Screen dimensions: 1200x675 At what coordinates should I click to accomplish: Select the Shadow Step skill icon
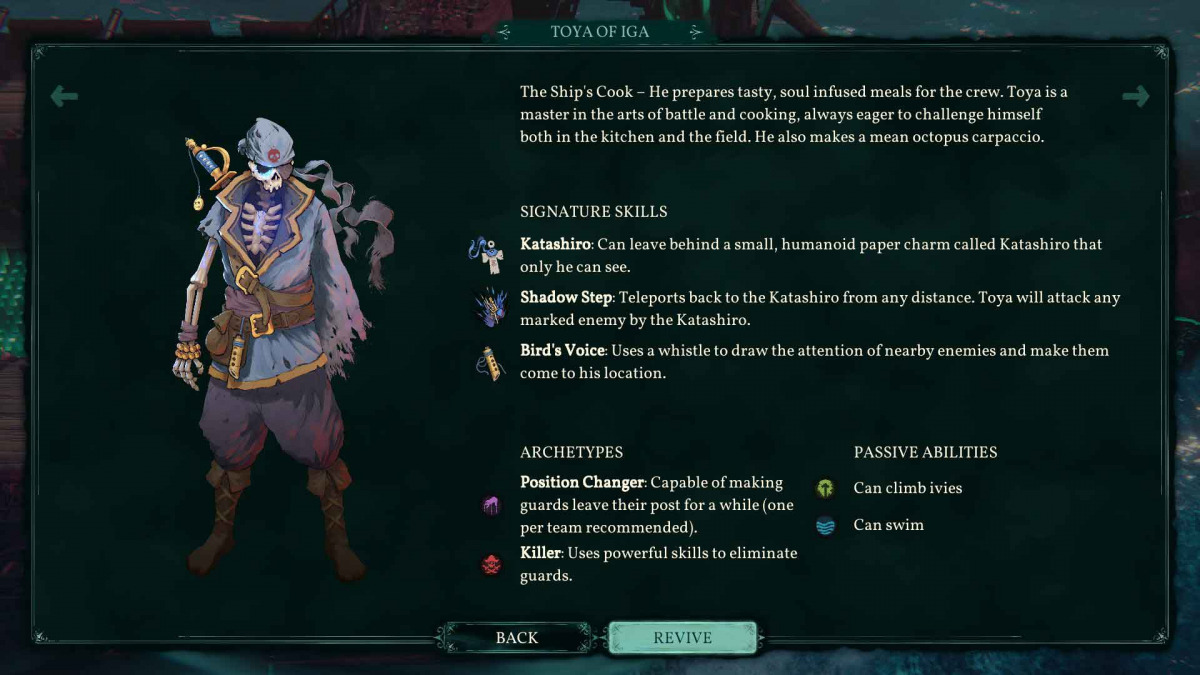click(x=490, y=307)
